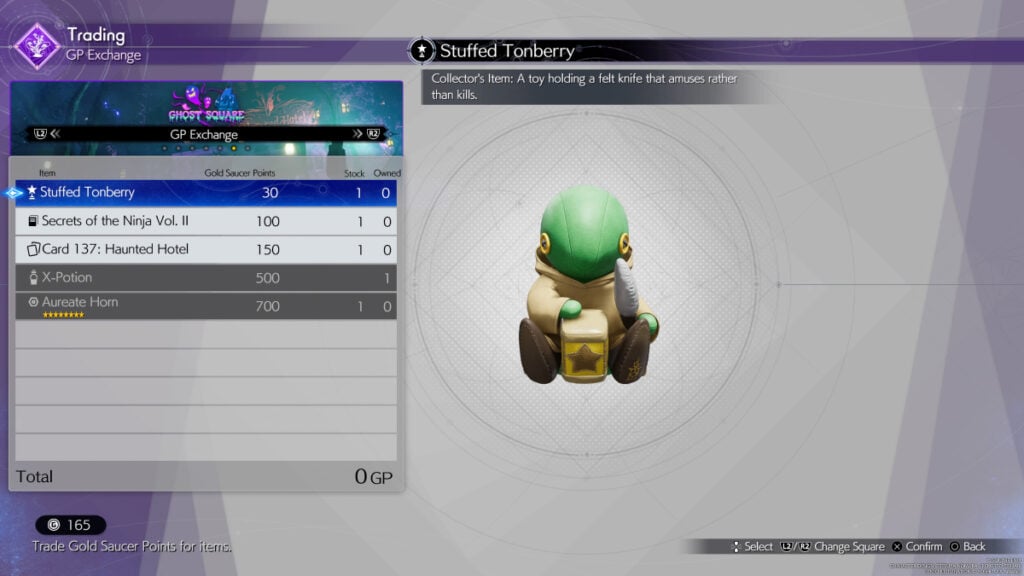Image resolution: width=1024 pixels, height=576 pixels.
Task: Pick Card 137: Haunted Hotel
Action: [205, 249]
